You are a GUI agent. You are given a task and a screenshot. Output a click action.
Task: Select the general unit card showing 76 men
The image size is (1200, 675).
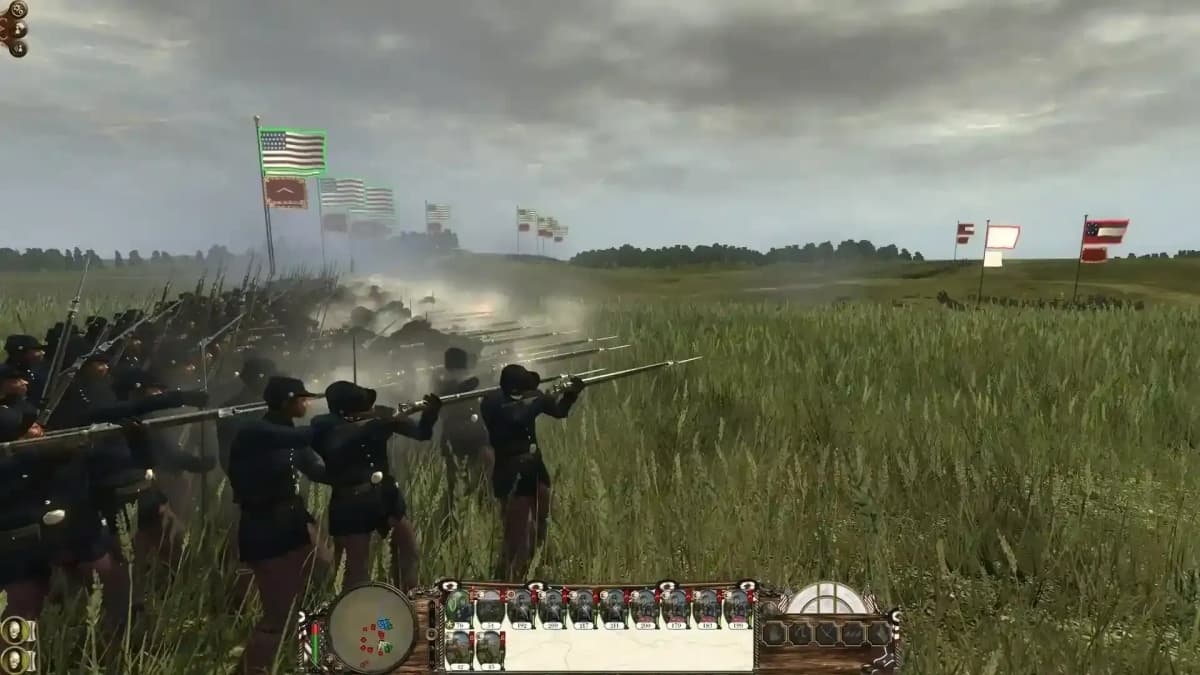(459, 609)
